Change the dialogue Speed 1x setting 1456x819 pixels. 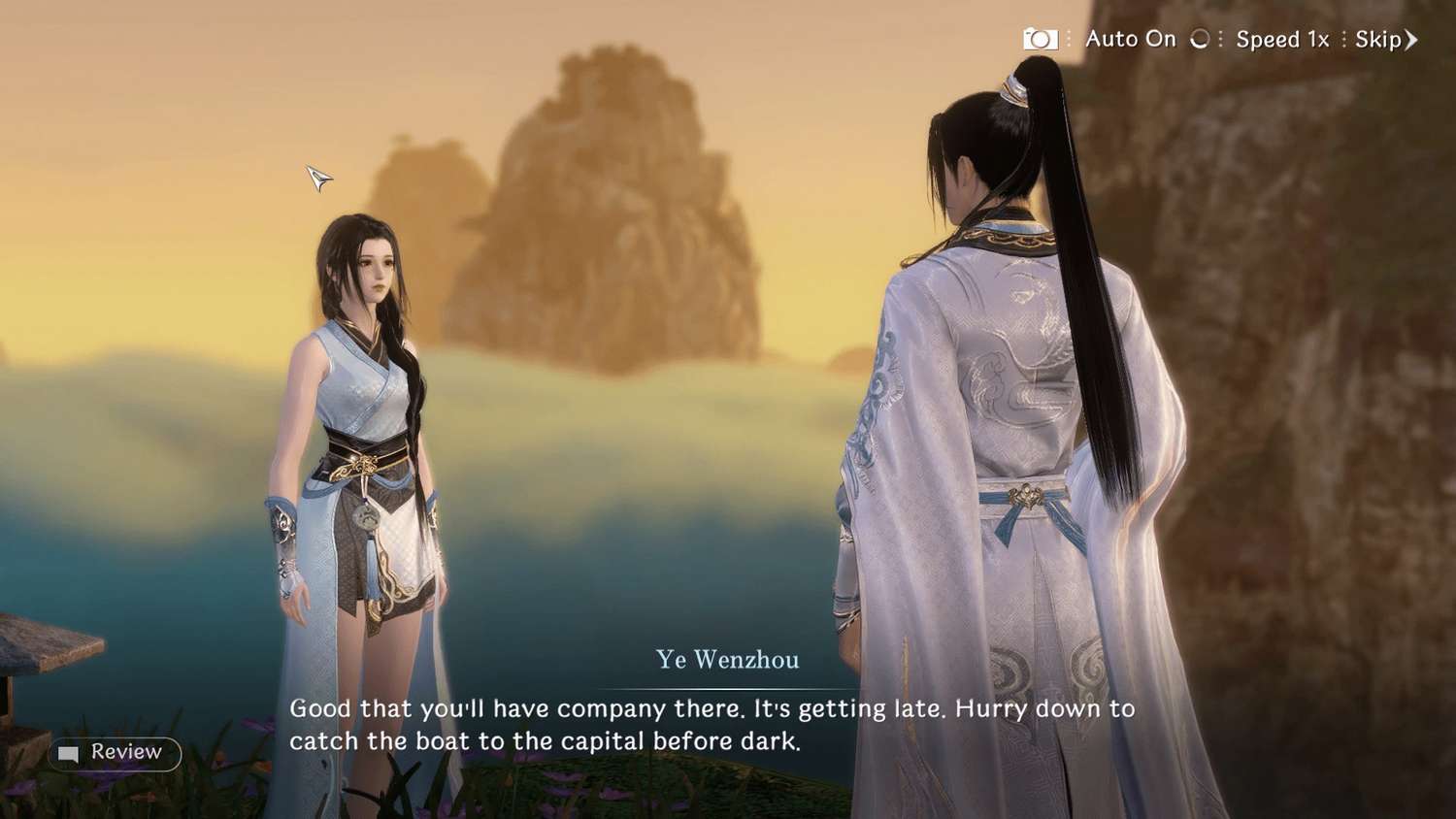pos(1281,40)
